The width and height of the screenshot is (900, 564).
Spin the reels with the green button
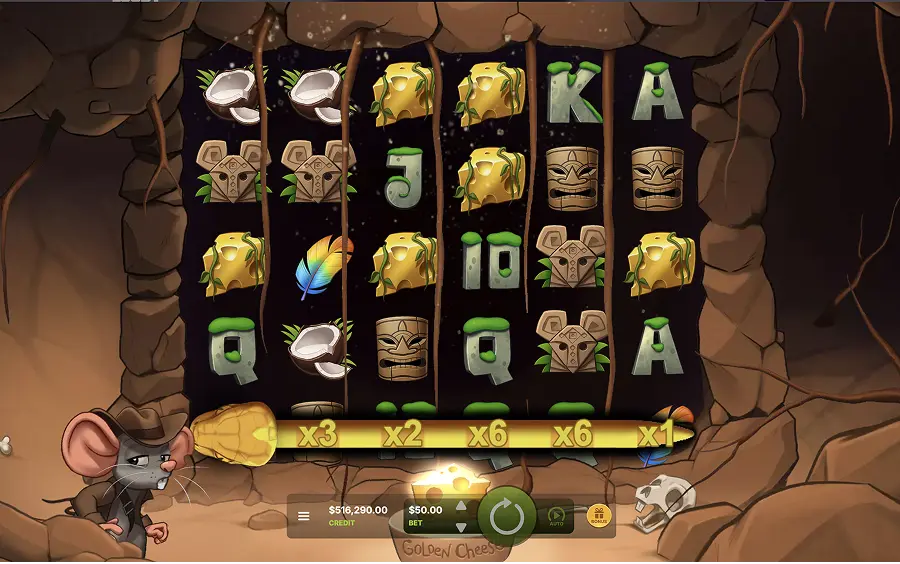[508, 517]
